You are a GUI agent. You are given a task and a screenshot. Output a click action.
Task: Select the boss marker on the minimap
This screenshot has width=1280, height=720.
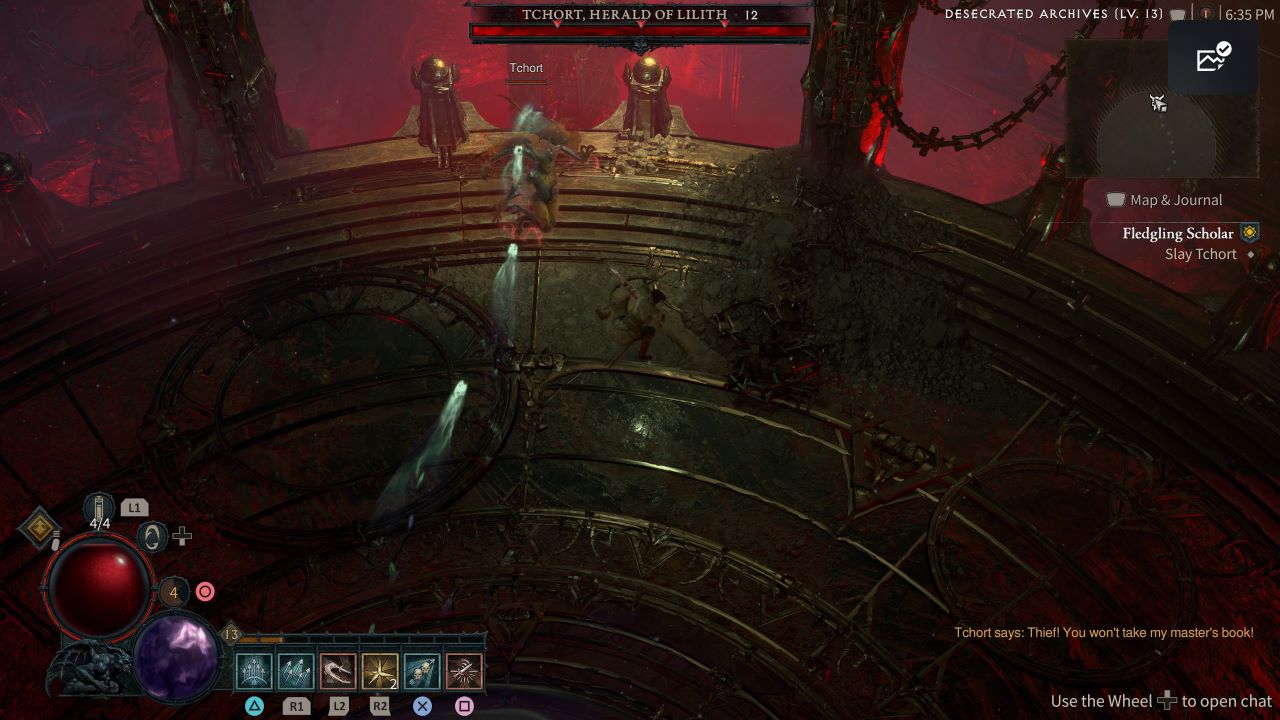coord(1158,102)
